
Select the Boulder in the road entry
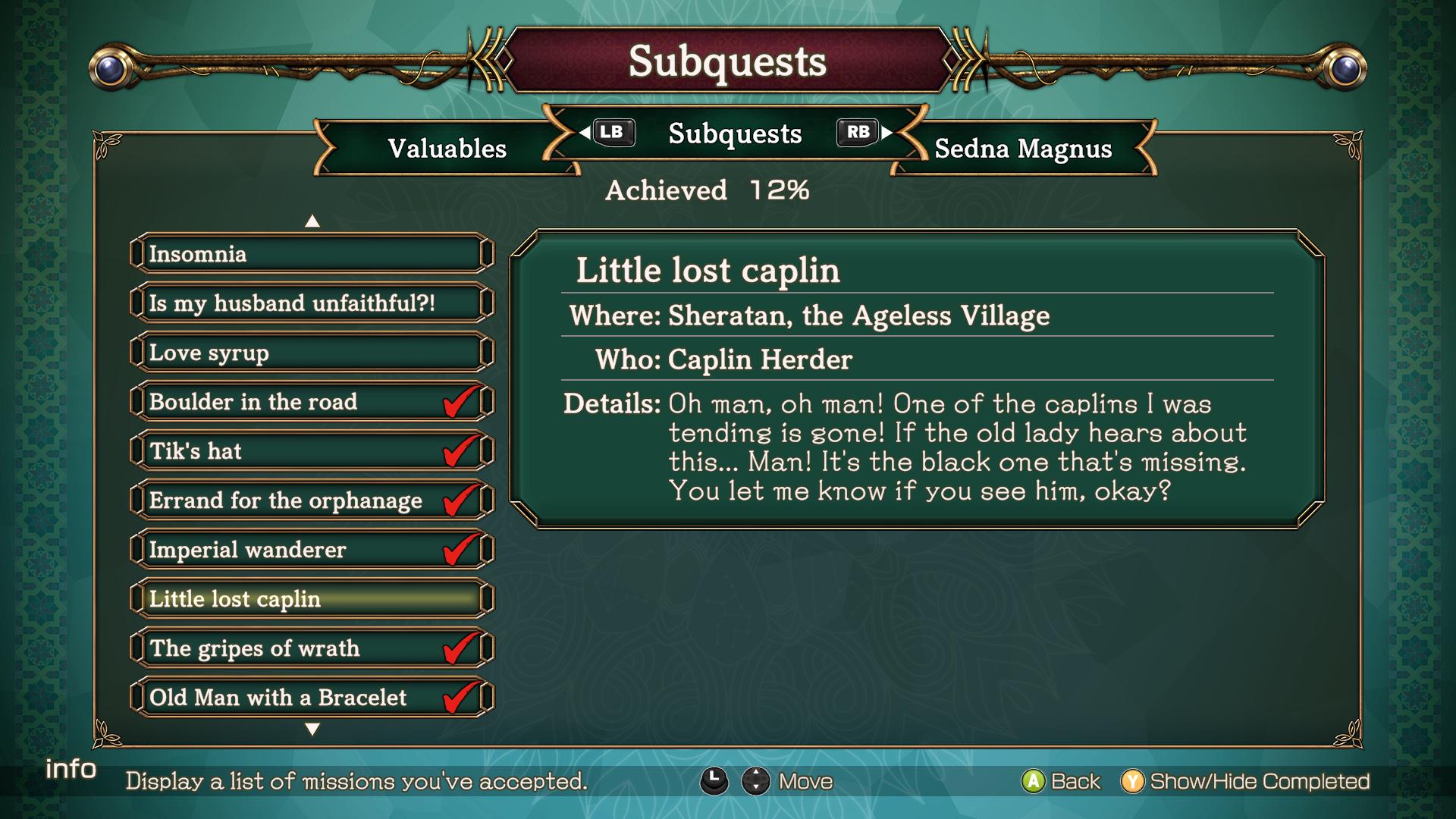[x=311, y=402]
